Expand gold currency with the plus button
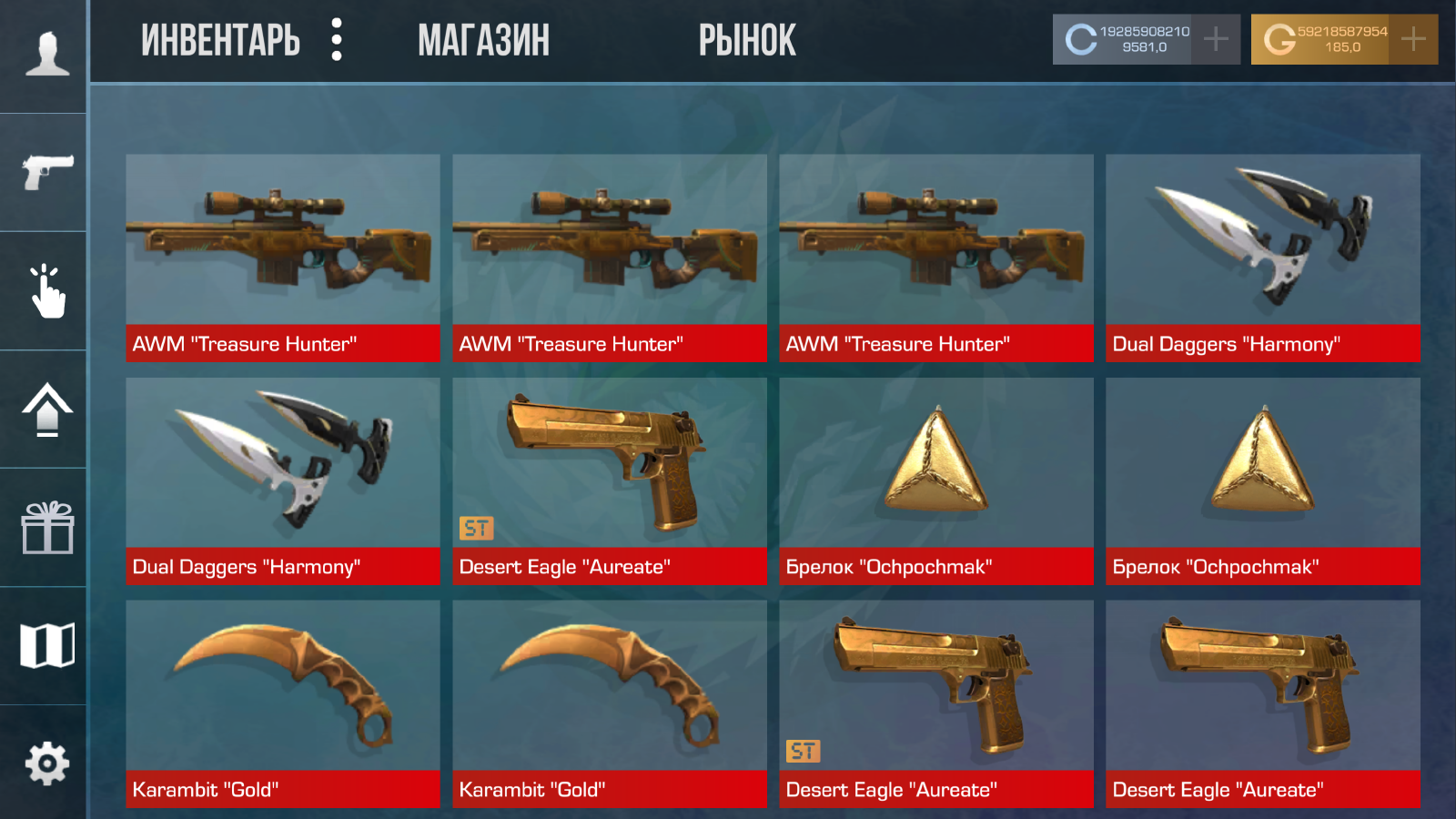This screenshot has width=1456, height=819. [x=1411, y=38]
